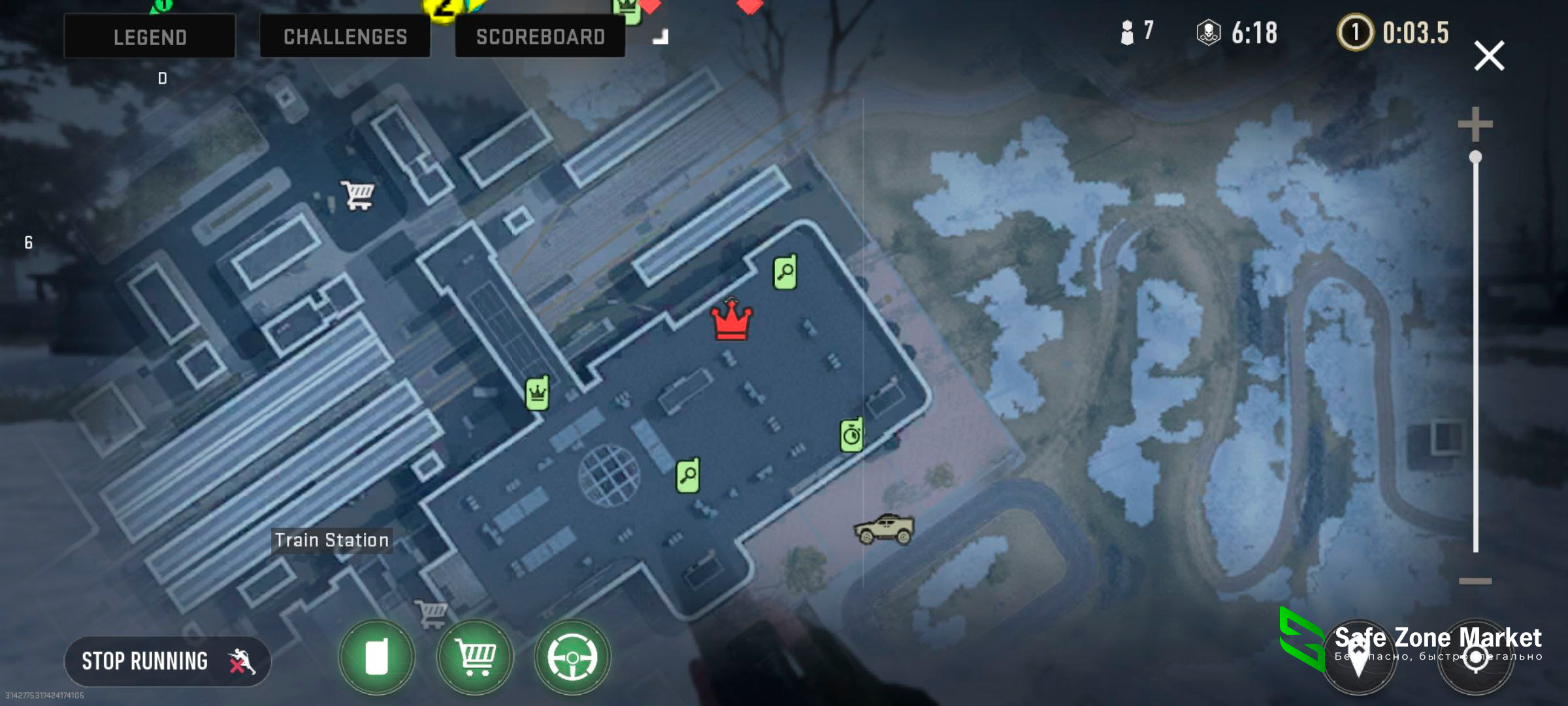Toggle the green shopping cart filter button

[x=475, y=656]
